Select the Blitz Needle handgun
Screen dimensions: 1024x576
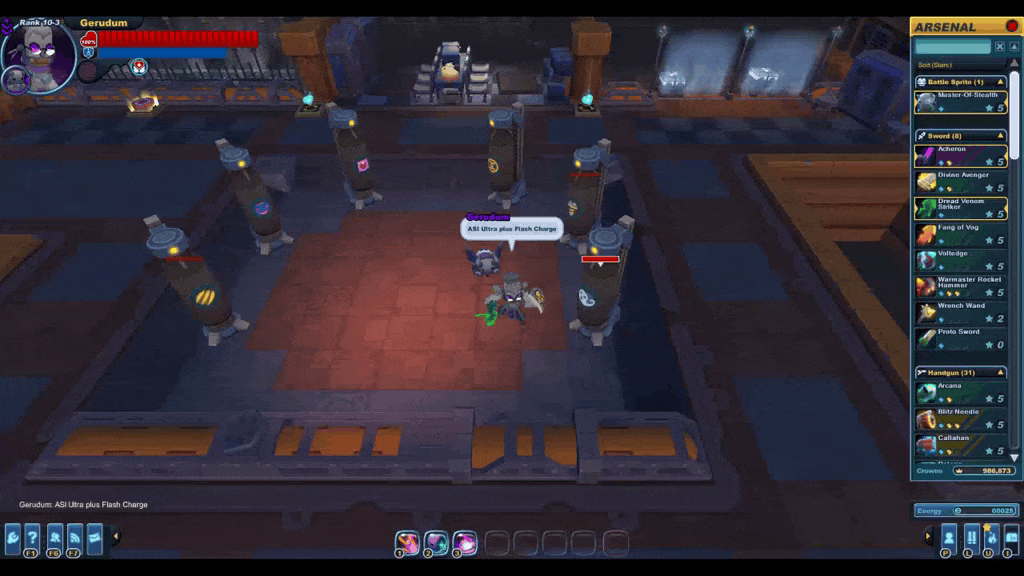(960, 418)
